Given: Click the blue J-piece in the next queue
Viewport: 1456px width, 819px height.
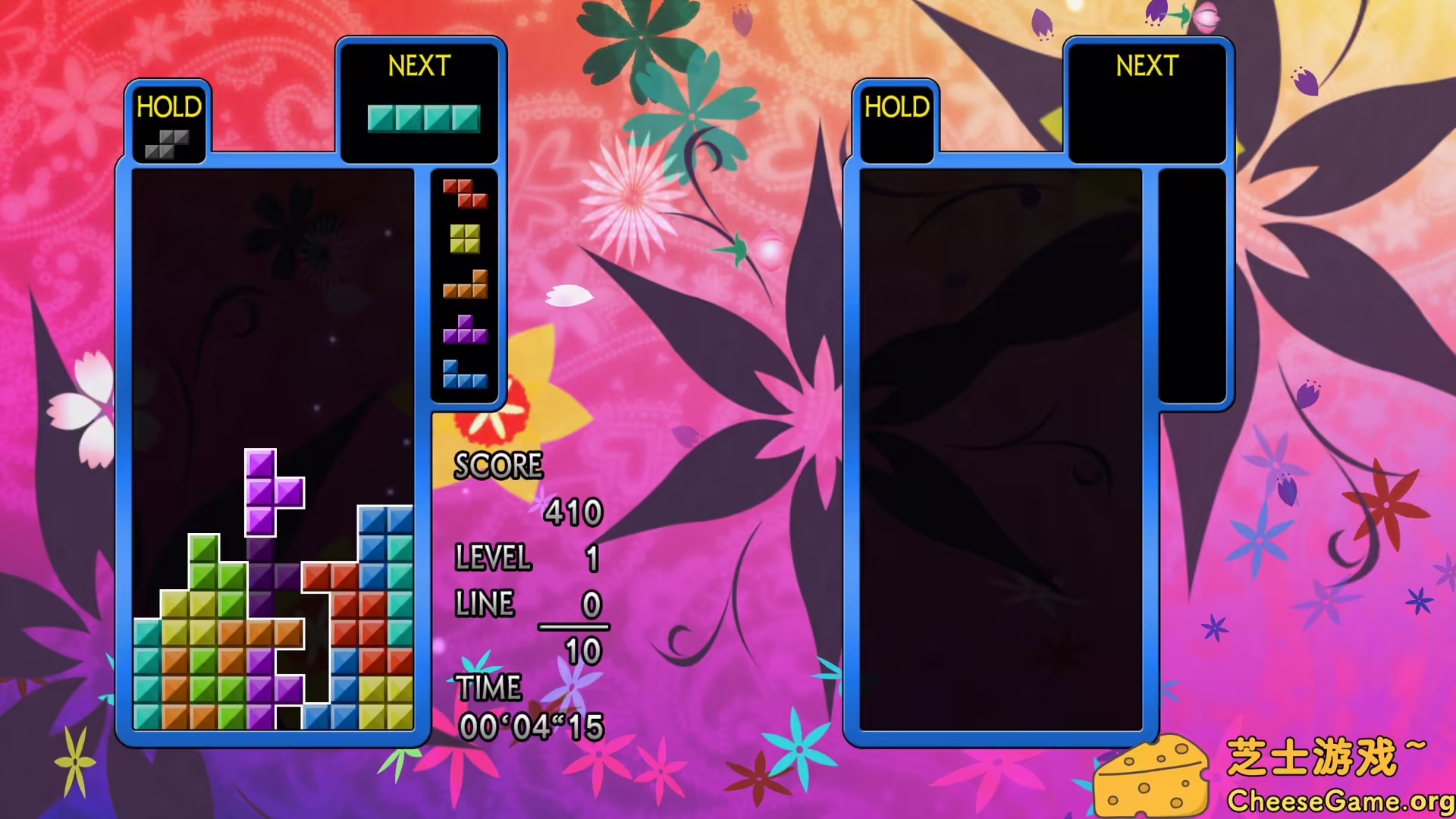Looking at the screenshot, I should (463, 377).
